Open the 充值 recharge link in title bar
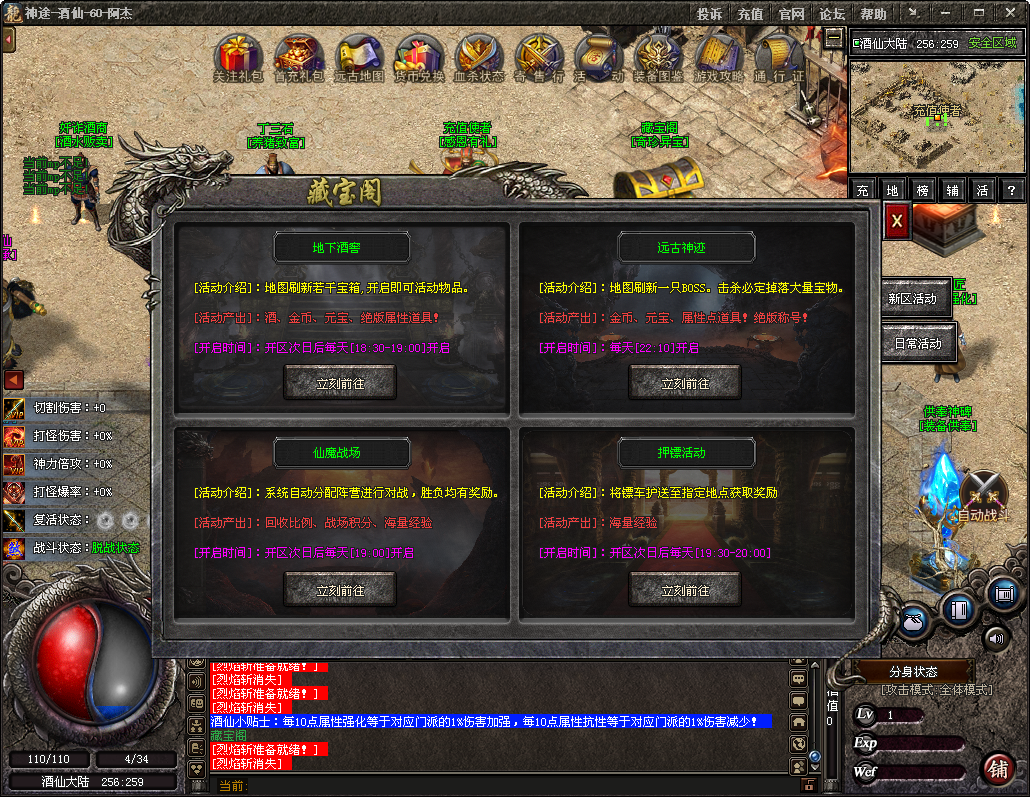1030x797 pixels. click(750, 14)
